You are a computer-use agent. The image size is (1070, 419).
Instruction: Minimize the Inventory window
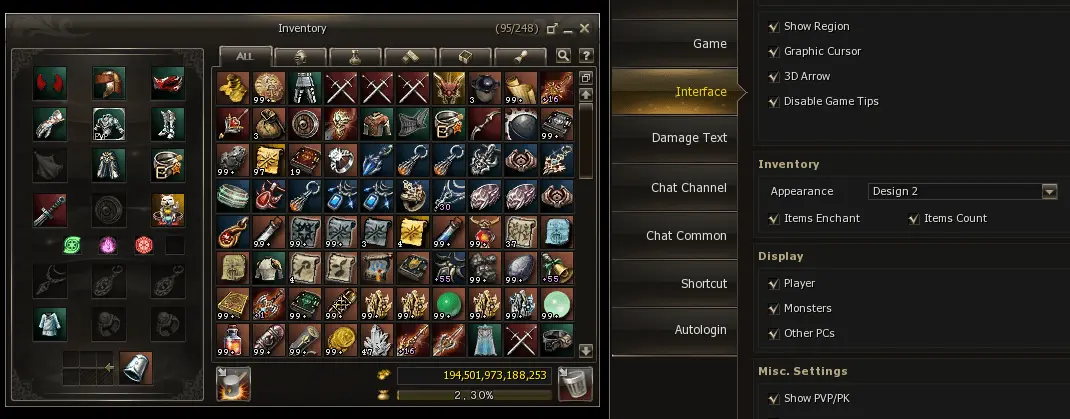567,29
